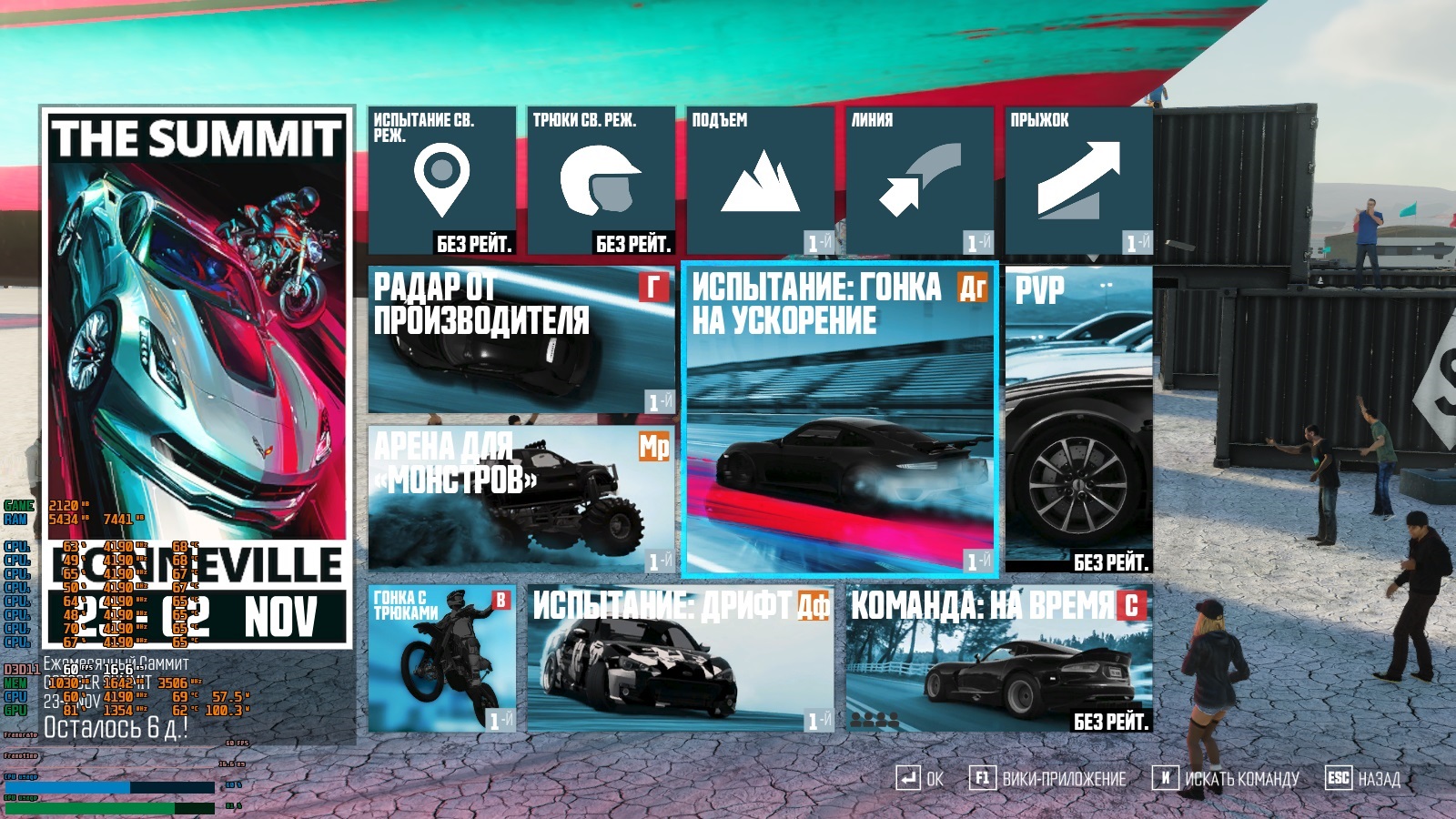Image resolution: width=1456 pixels, height=819 pixels.
Task: Open РАДАР ОТ ПРОИЗВОДИТЕЛЯ event
Action: click(521, 339)
